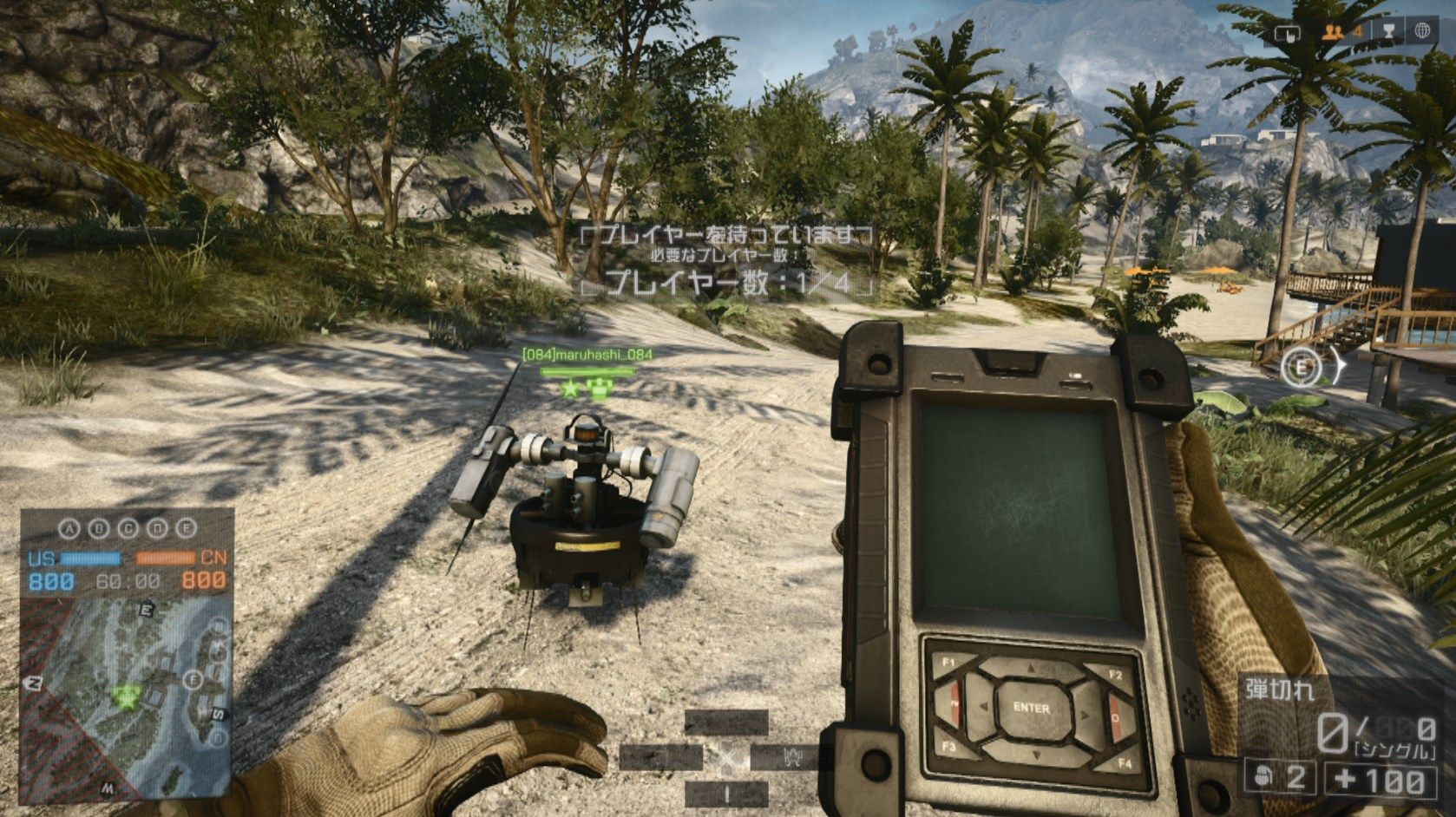1456x817 pixels.
Task: Select the US team score bar
Action: 90,558
